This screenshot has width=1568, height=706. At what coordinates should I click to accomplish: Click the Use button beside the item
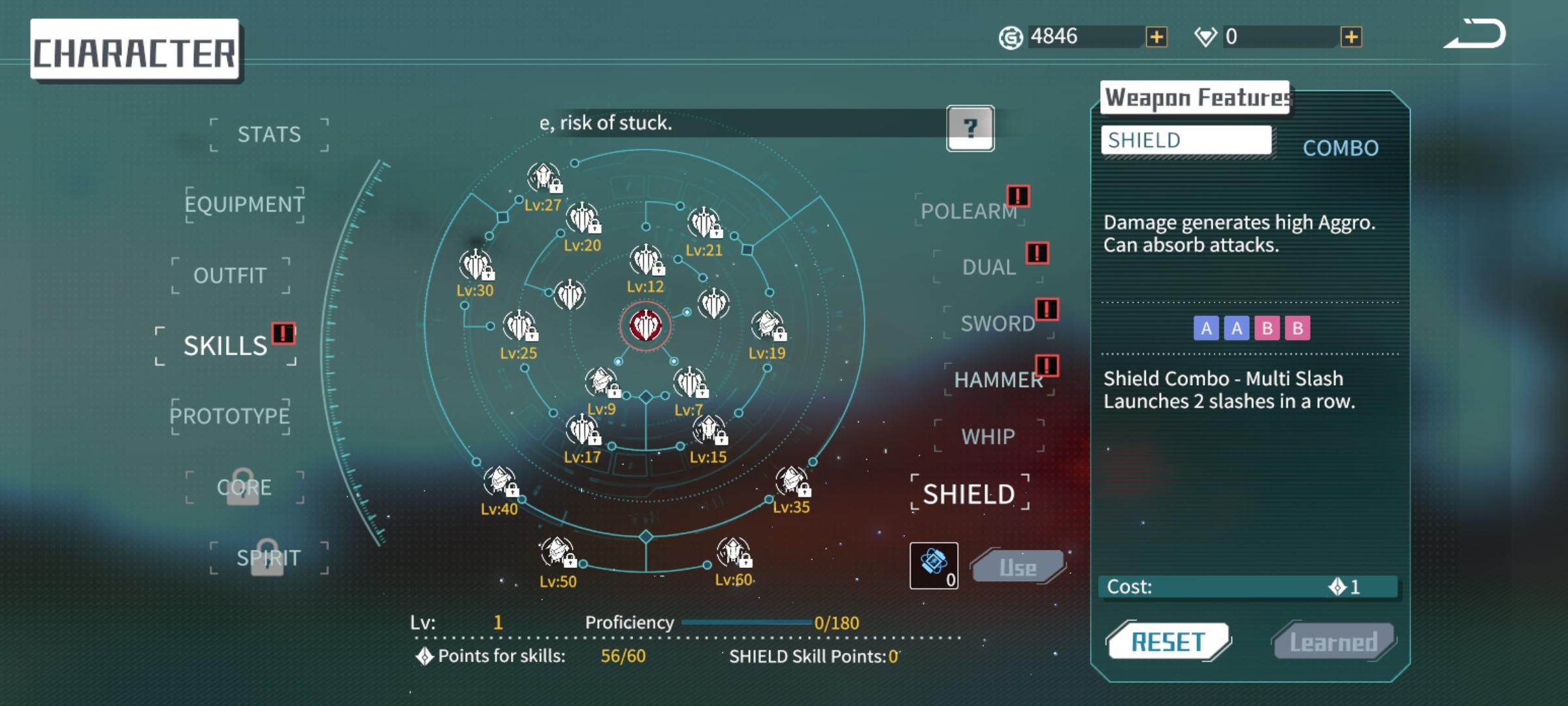[x=1017, y=567]
